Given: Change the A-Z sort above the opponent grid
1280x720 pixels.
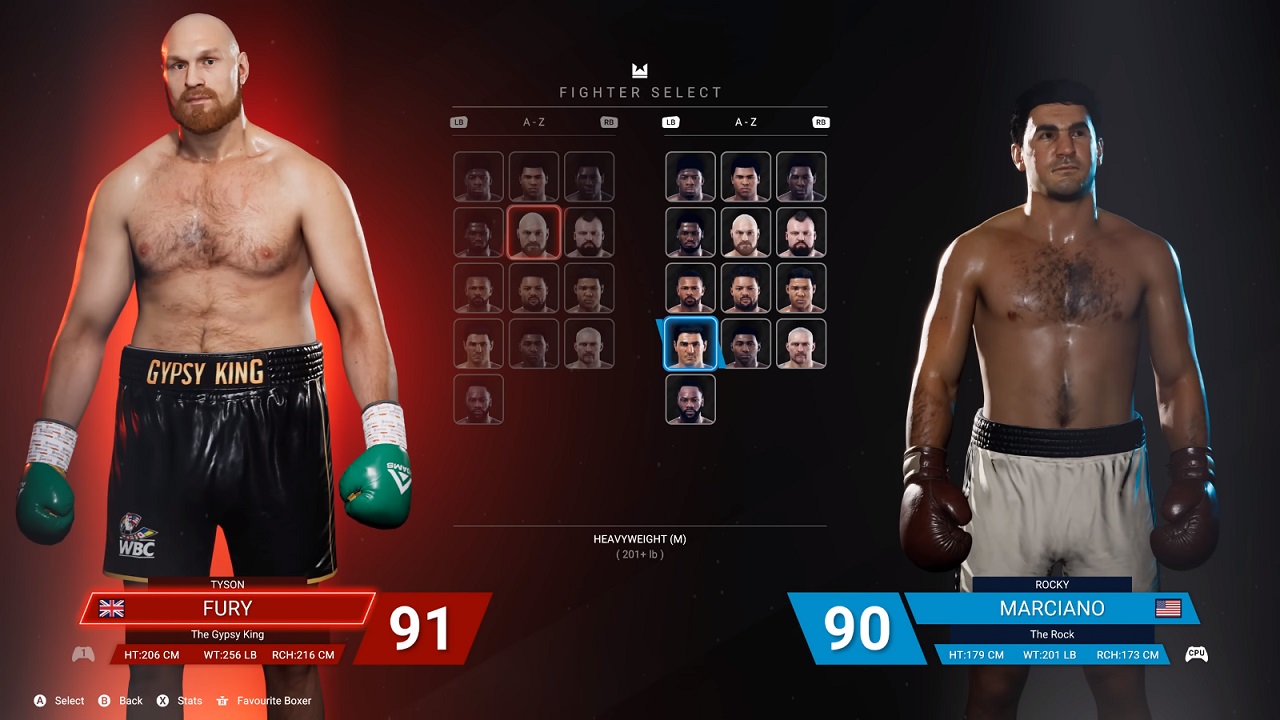Looking at the screenshot, I should tap(746, 122).
